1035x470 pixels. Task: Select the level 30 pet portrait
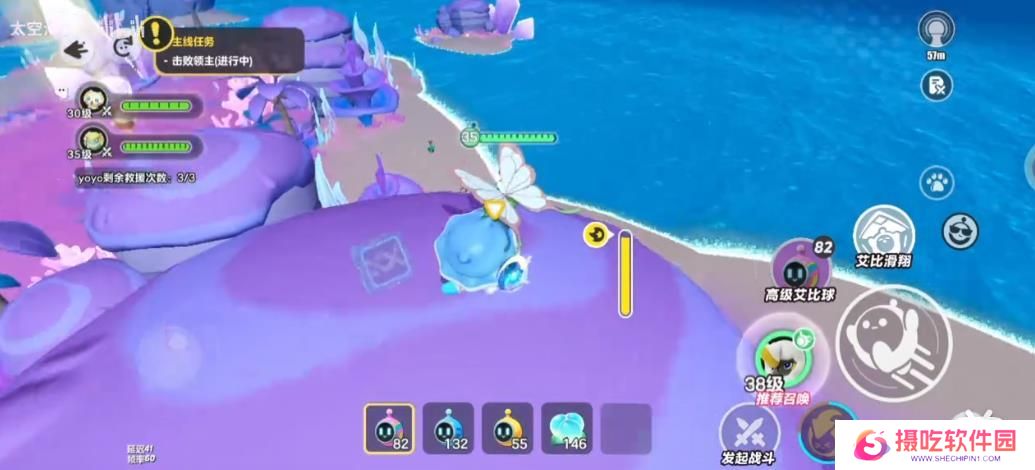pos(93,102)
